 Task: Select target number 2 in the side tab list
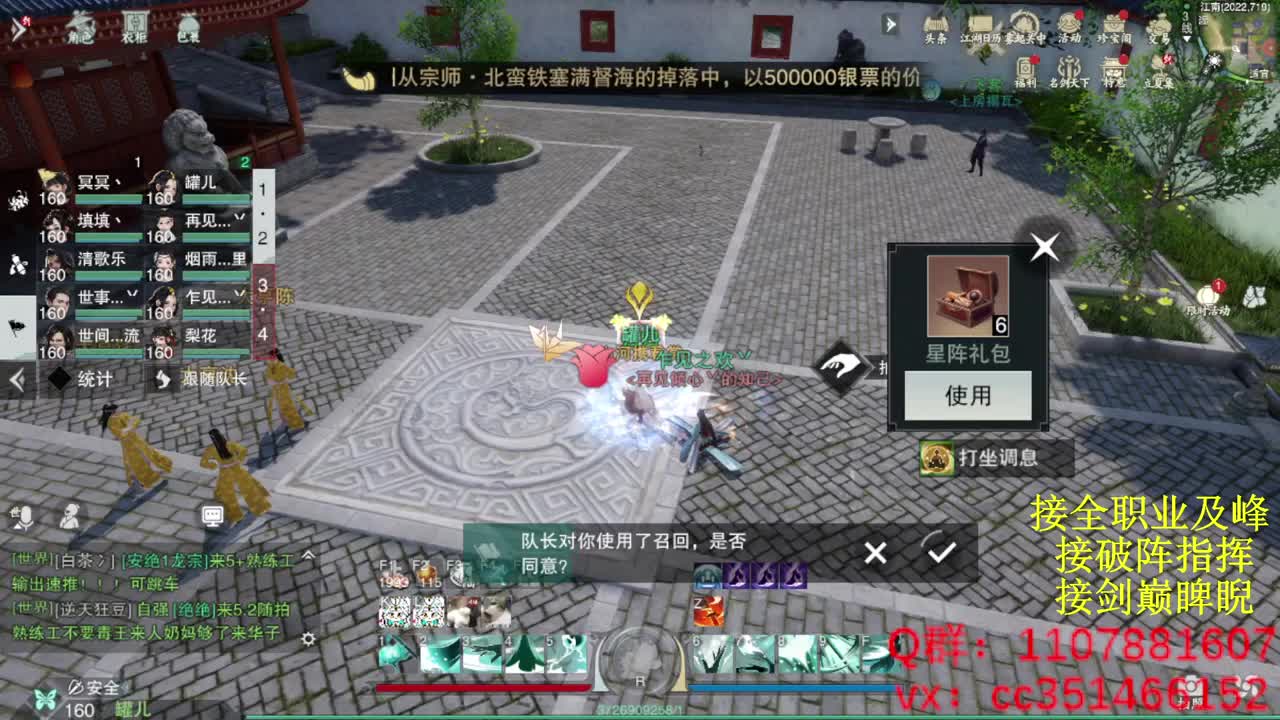pos(261,238)
